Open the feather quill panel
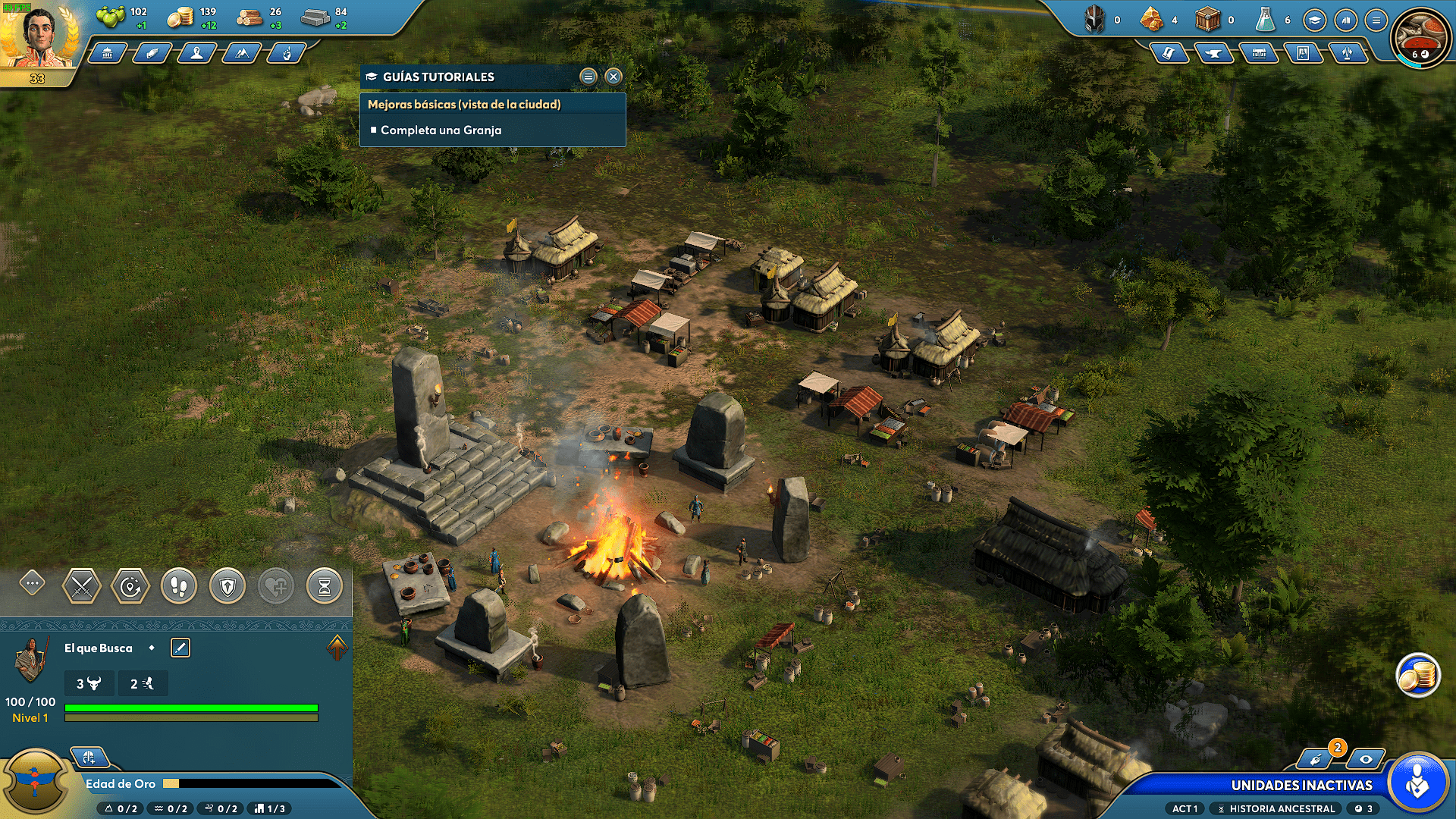The height and width of the screenshot is (819, 1456). [x=152, y=53]
